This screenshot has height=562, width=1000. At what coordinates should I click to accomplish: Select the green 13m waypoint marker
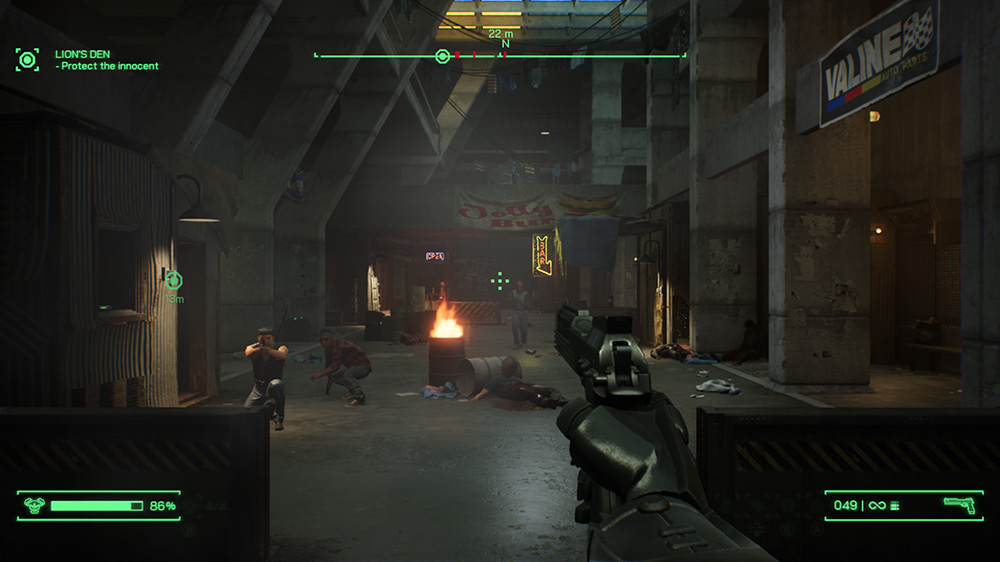coord(173,279)
